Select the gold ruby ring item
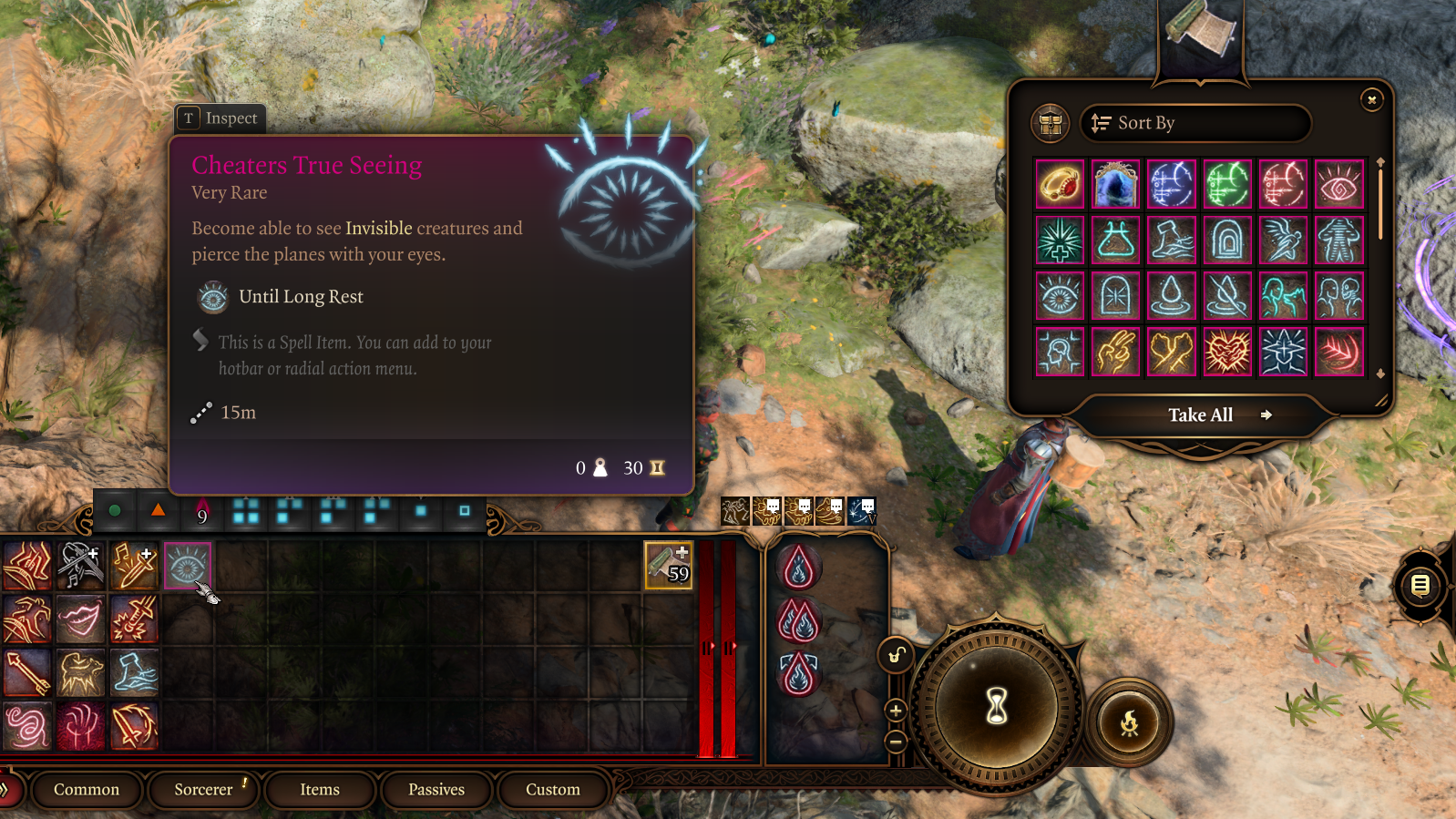1456x819 pixels. (x=1060, y=185)
